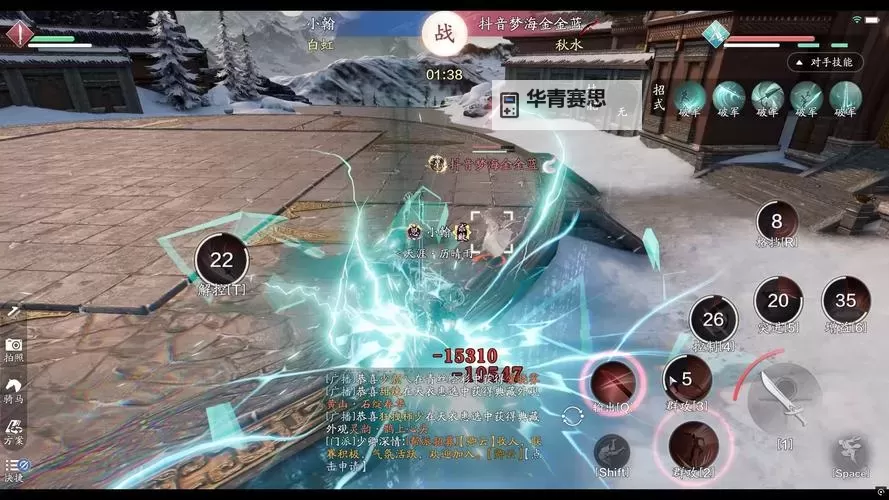Collapse the 对手技能 opponent skills panel

(825, 62)
